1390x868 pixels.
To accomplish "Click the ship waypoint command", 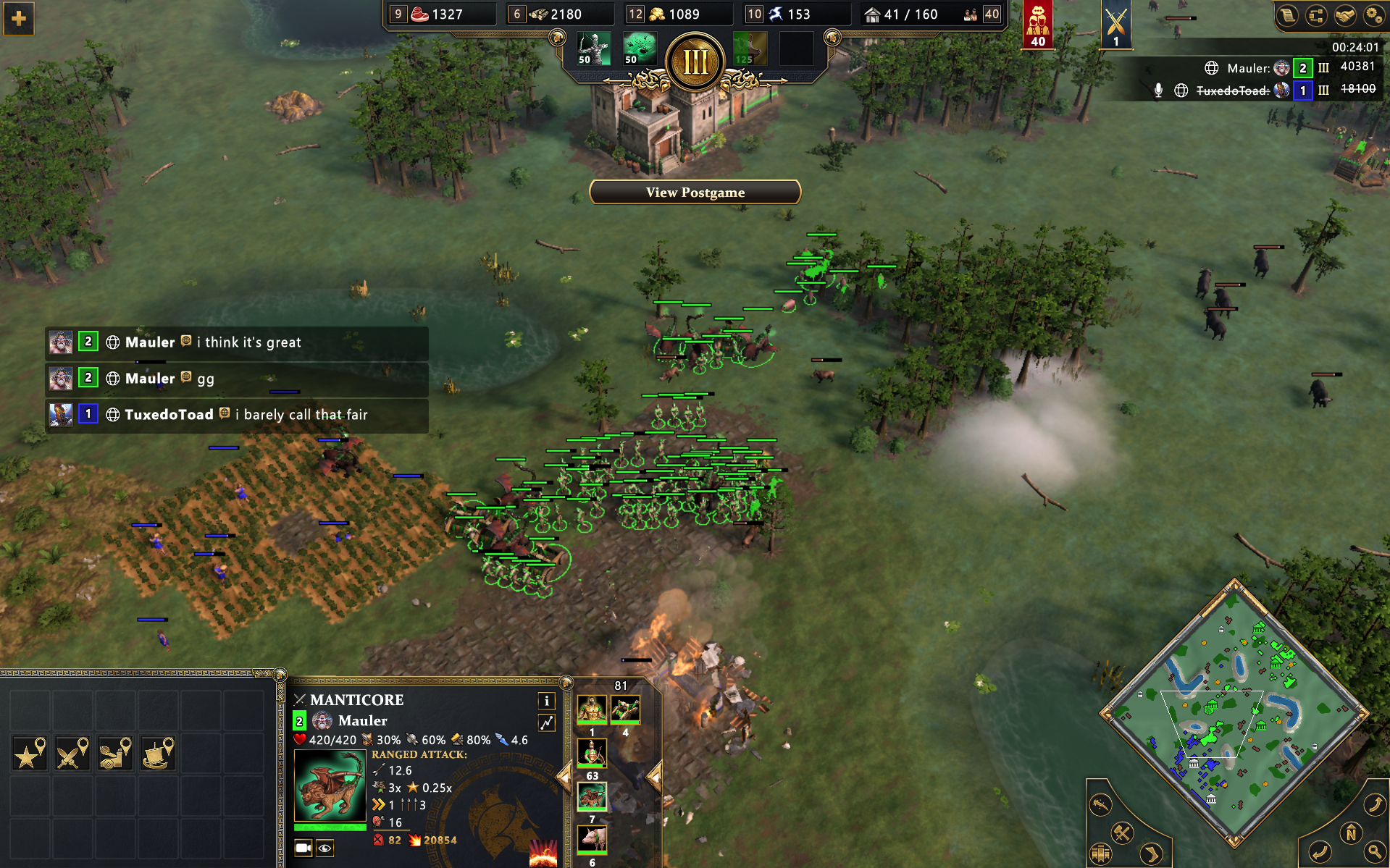I will [158, 754].
